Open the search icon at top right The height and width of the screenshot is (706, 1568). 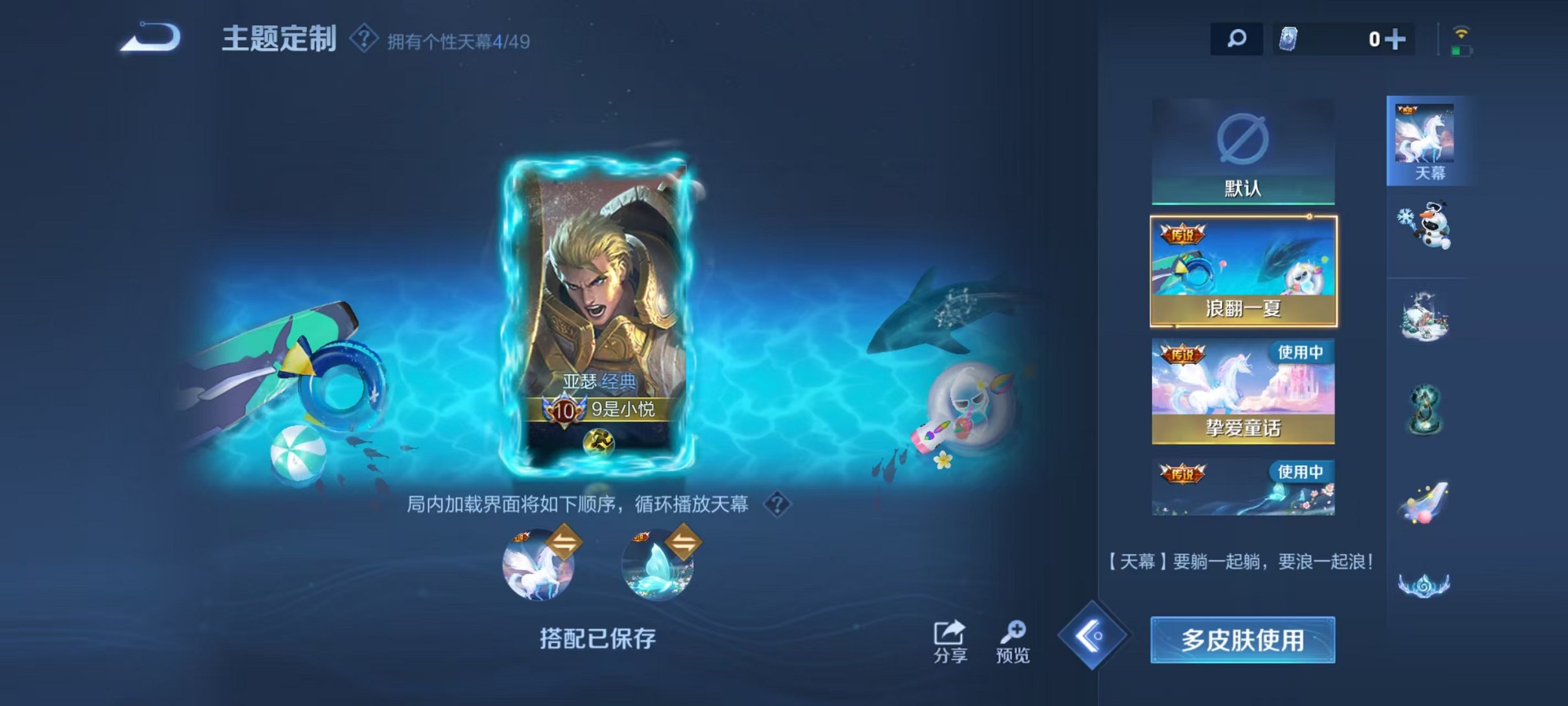coord(1236,39)
